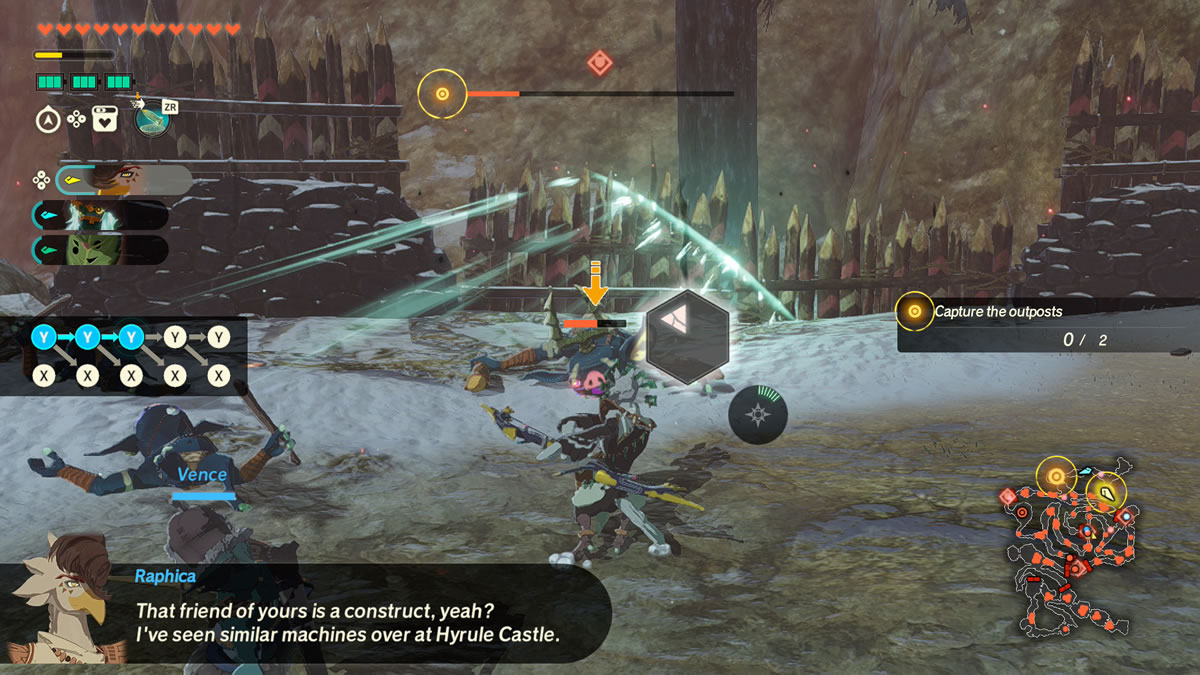Image resolution: width=1200 pixels, height=675 pixels.
Task: Click the compass arrow icon
Action: [47, 120]
